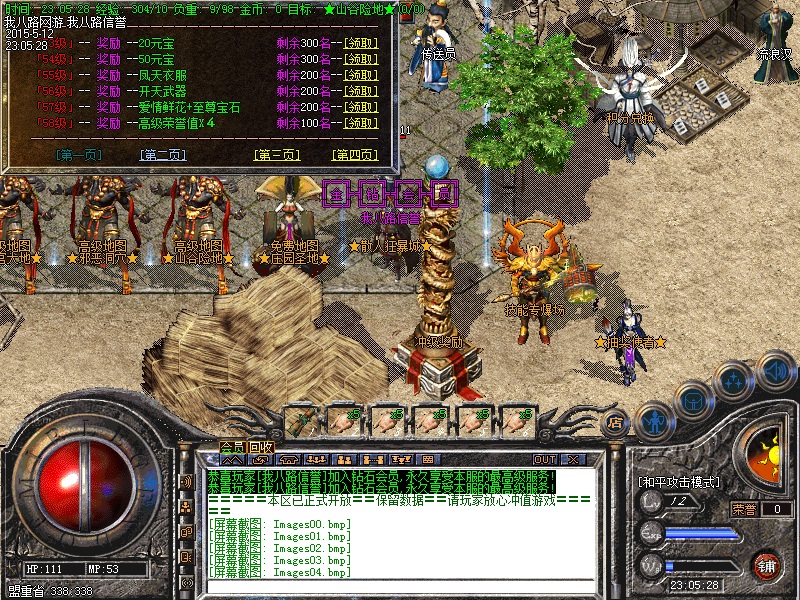Claim the 开天武器 level 56 reward
The height and width of the screenshot is (600, 800).
(x=360, y=91)
